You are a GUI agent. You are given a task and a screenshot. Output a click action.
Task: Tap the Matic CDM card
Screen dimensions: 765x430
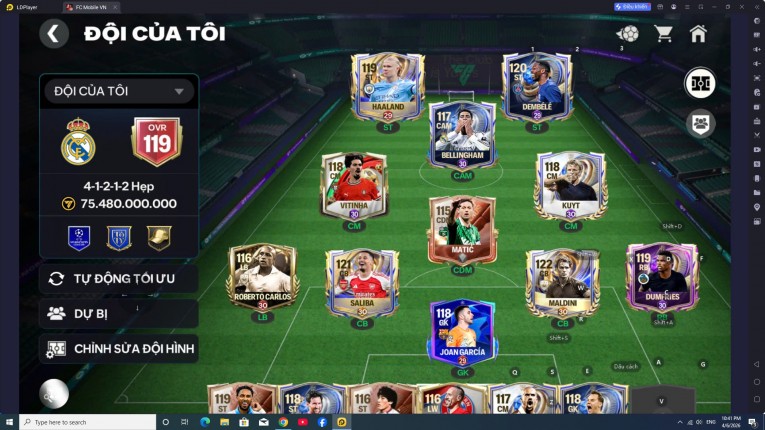462,231
